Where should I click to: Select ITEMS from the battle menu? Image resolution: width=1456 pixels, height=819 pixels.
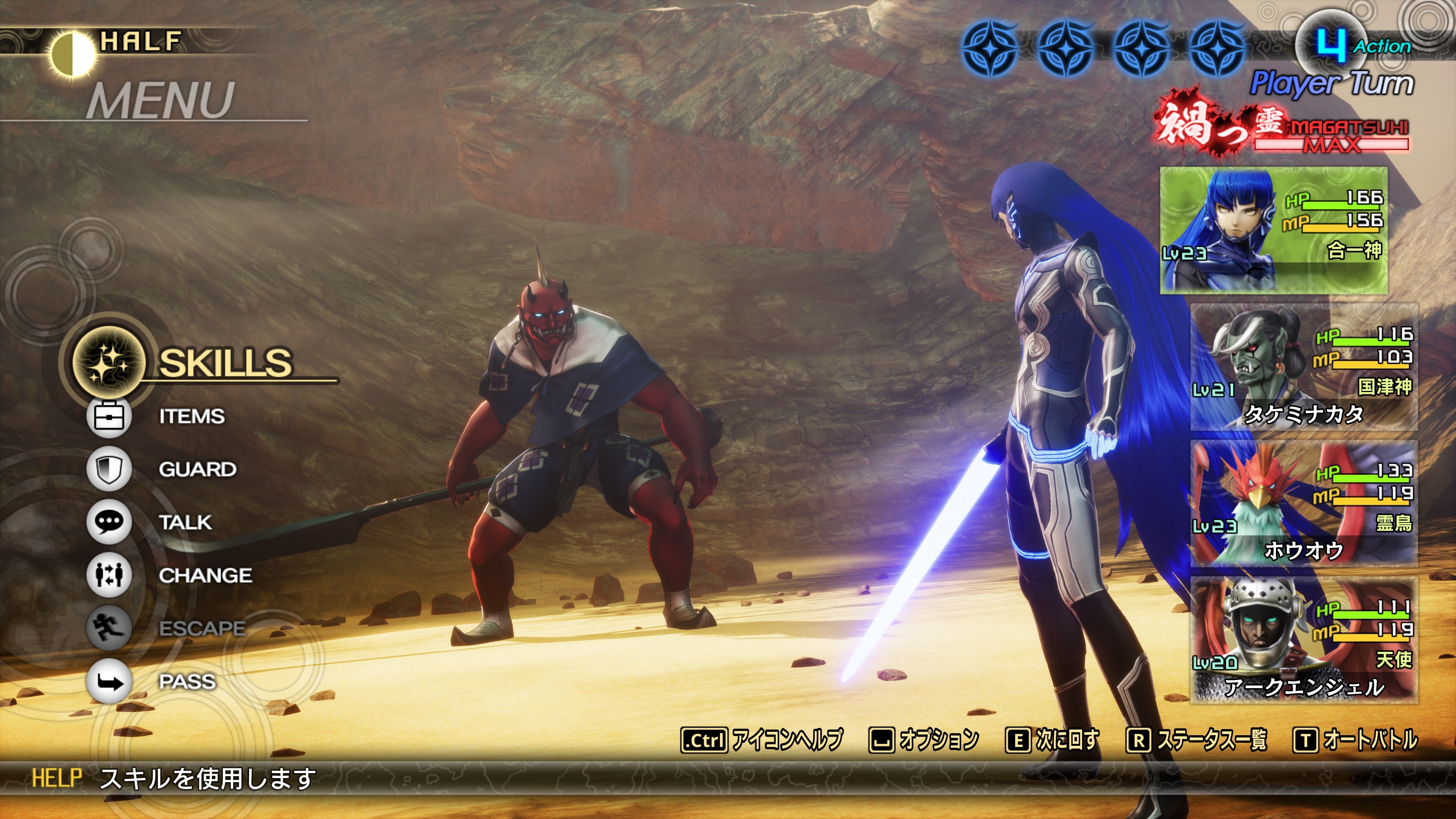(x=191, y=417)
